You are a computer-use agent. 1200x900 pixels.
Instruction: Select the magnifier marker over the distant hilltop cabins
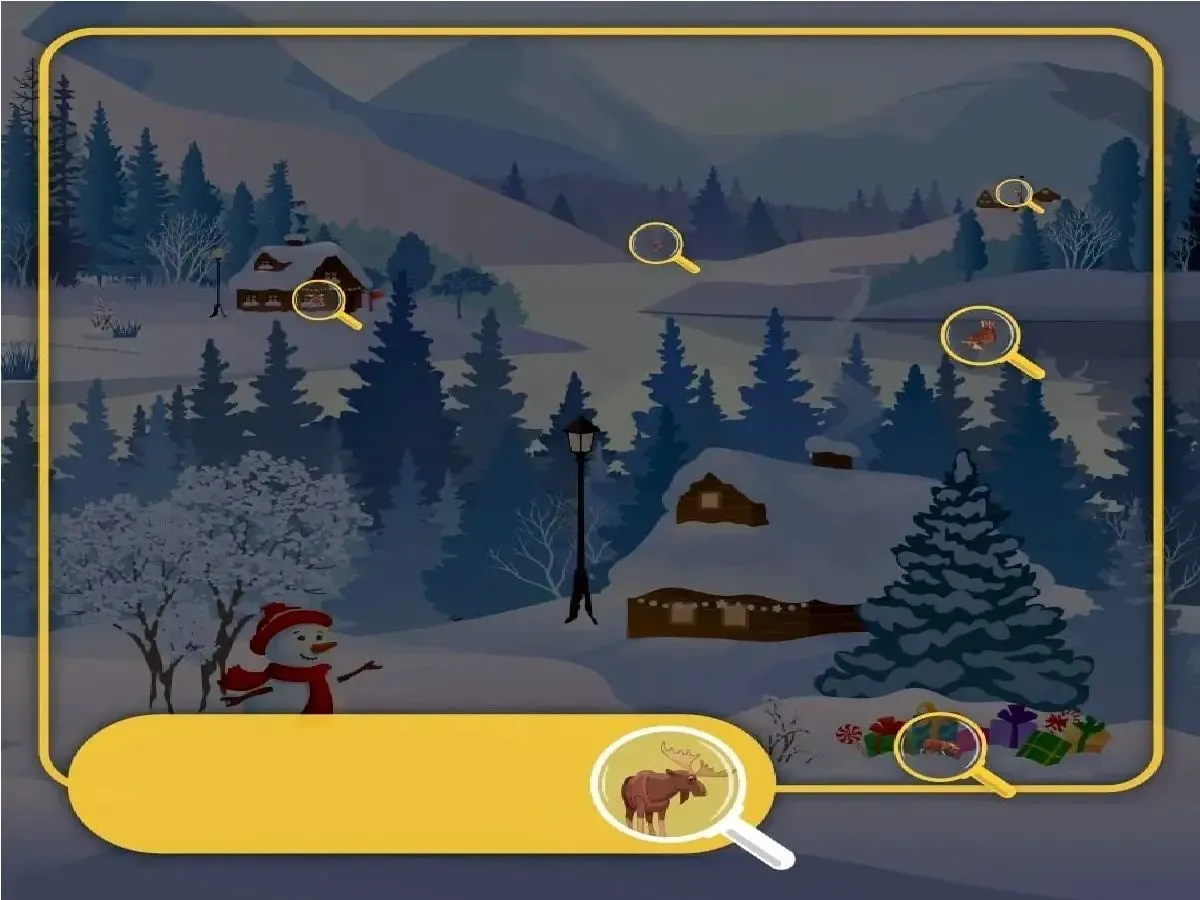pos(1014,193)
